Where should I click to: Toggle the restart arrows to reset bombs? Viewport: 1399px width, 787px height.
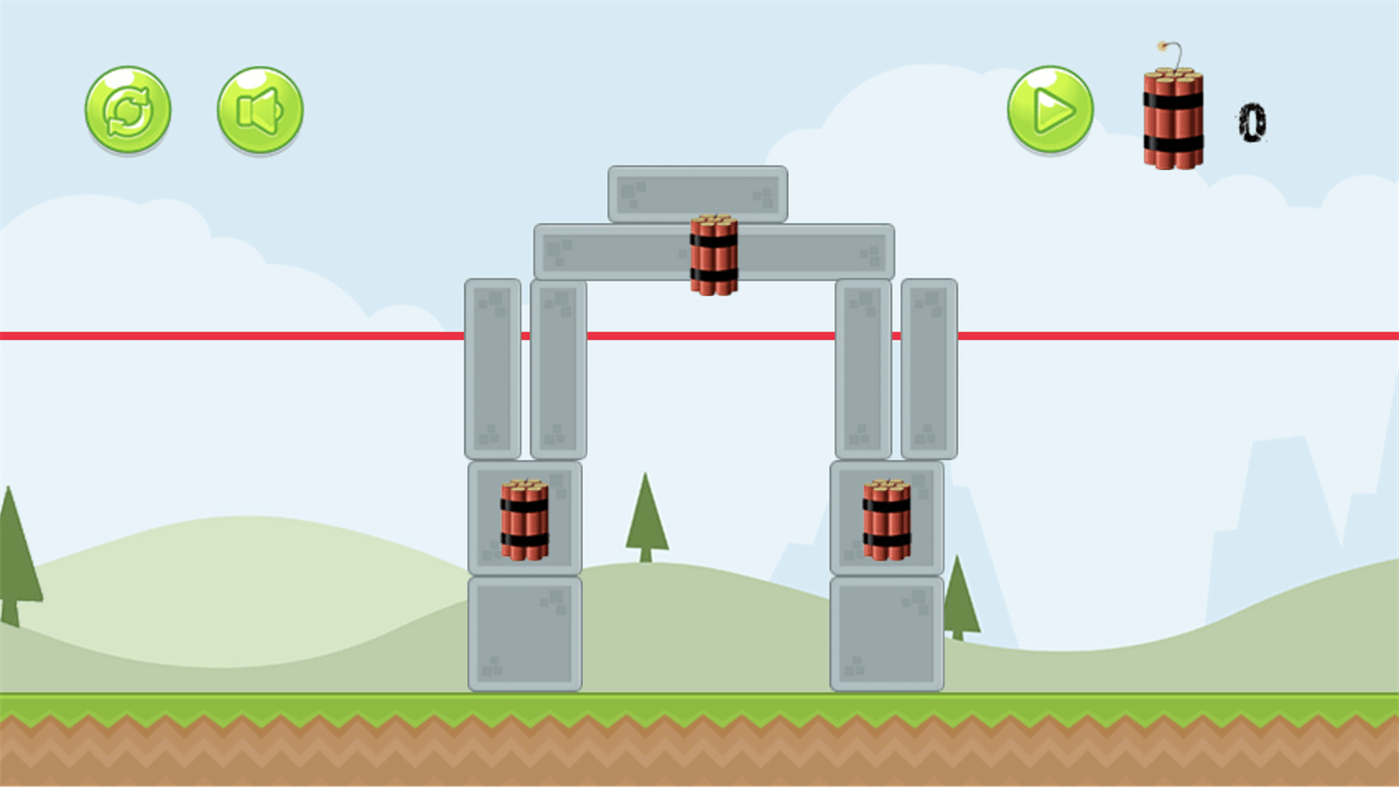coord(127,110)
